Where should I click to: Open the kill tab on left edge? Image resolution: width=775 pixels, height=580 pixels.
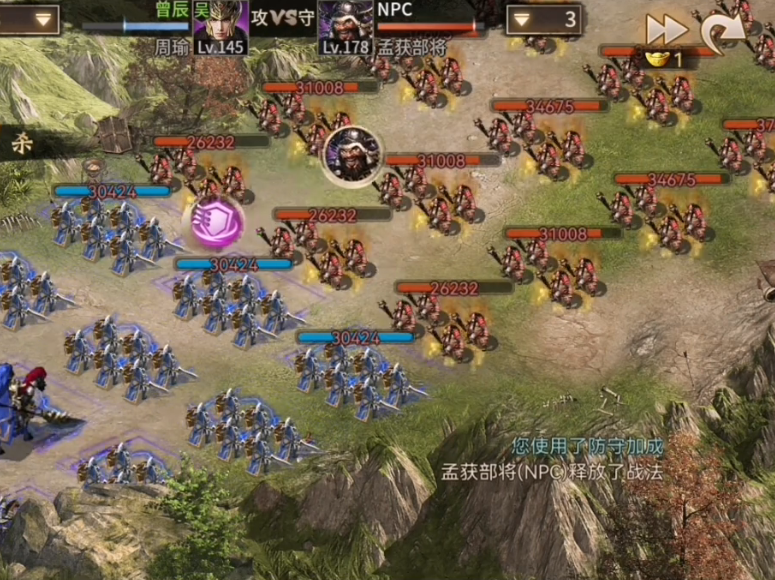click(20, 144)
